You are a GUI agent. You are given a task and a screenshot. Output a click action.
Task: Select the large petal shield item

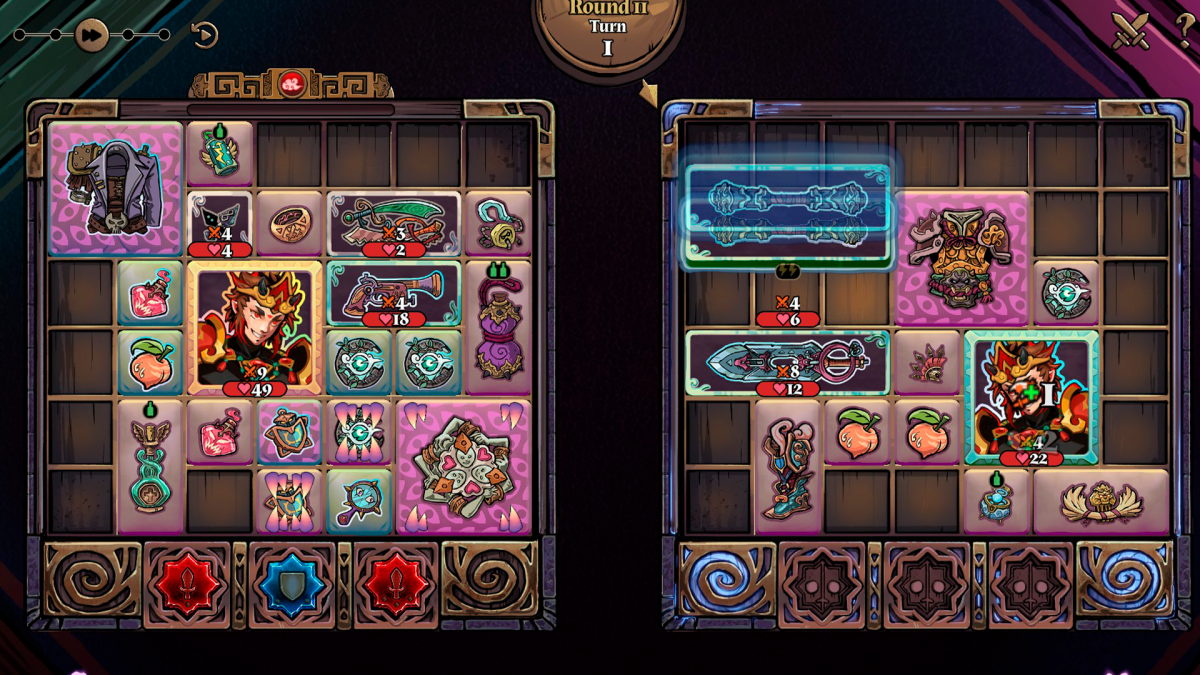463,468
